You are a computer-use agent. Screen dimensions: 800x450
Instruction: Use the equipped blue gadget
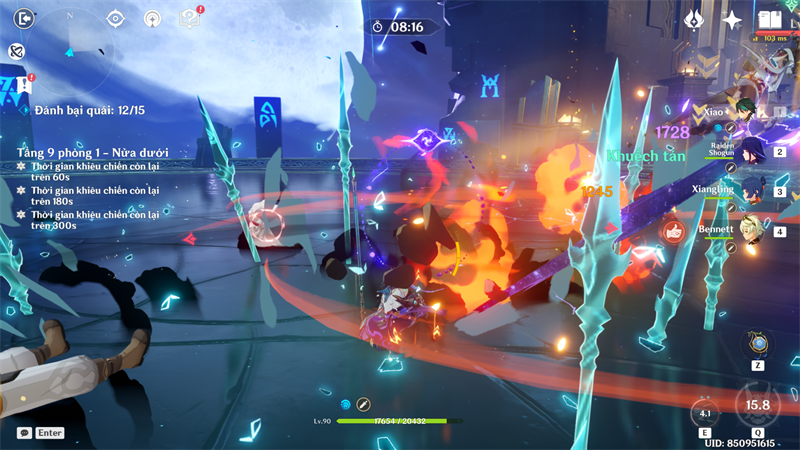click(760, 344)
